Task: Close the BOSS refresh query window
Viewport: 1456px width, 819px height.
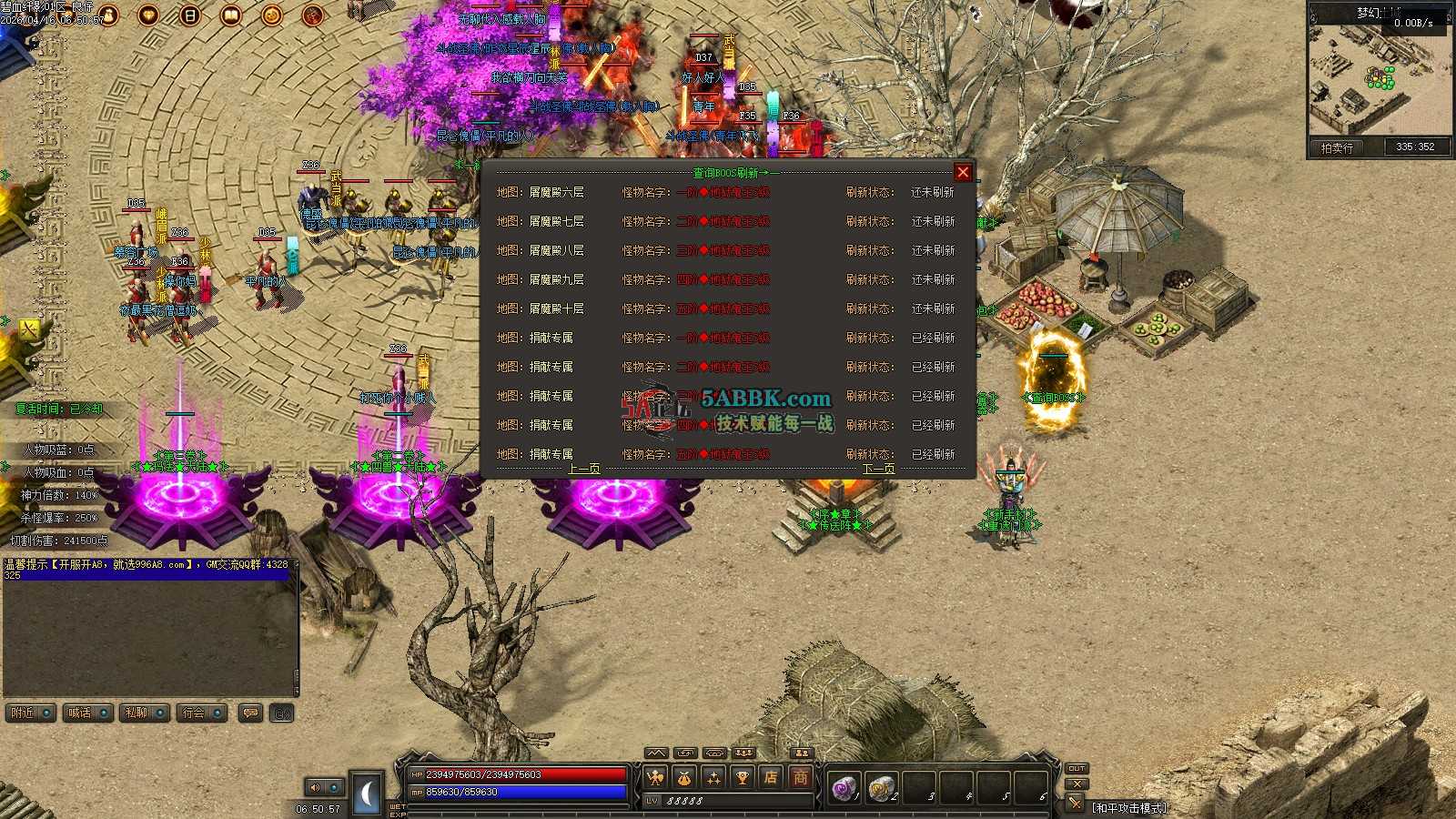Action: [x=963, y=172]
